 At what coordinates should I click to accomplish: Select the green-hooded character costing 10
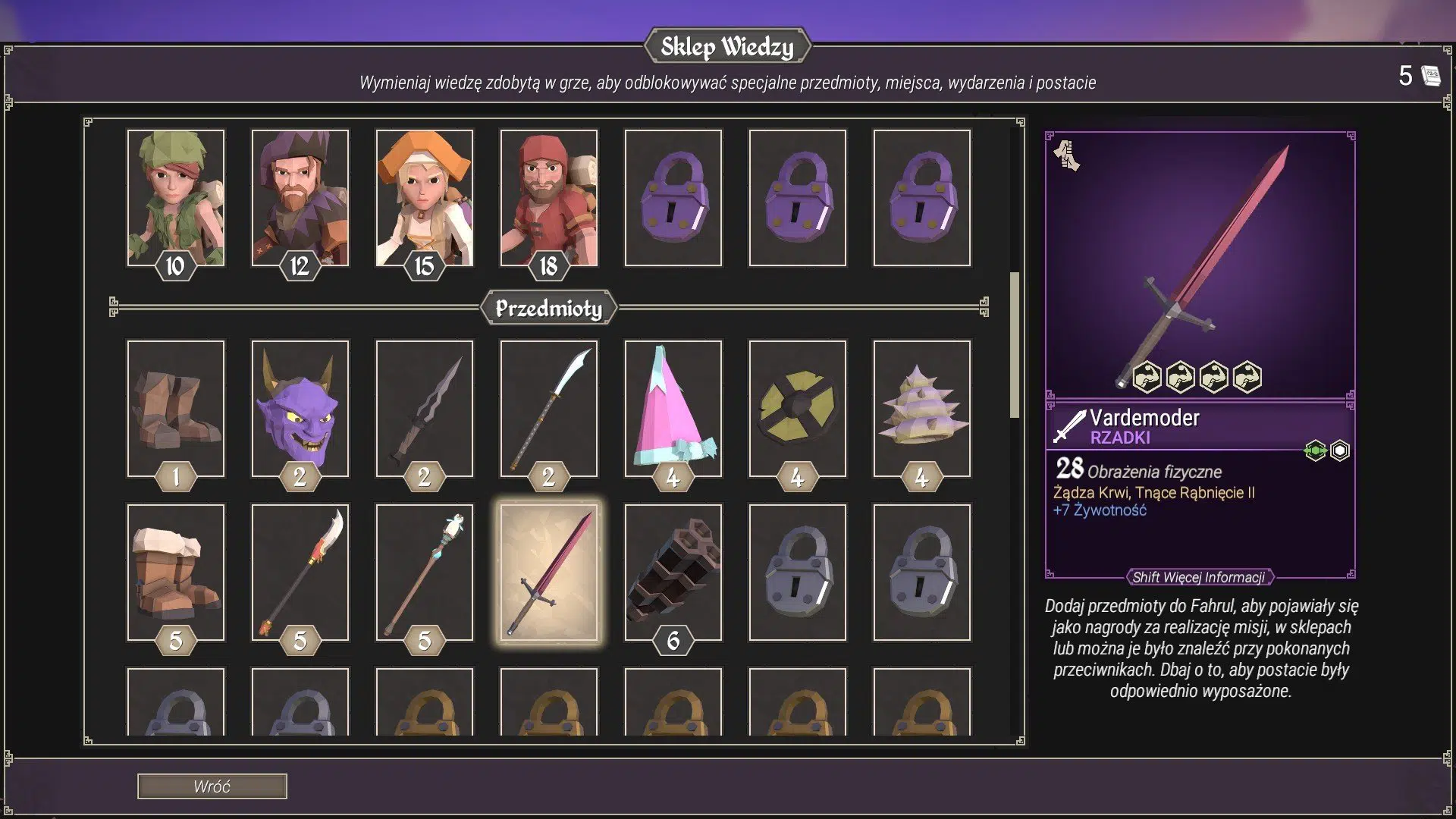pyautogui.click(x=175, y=197)
